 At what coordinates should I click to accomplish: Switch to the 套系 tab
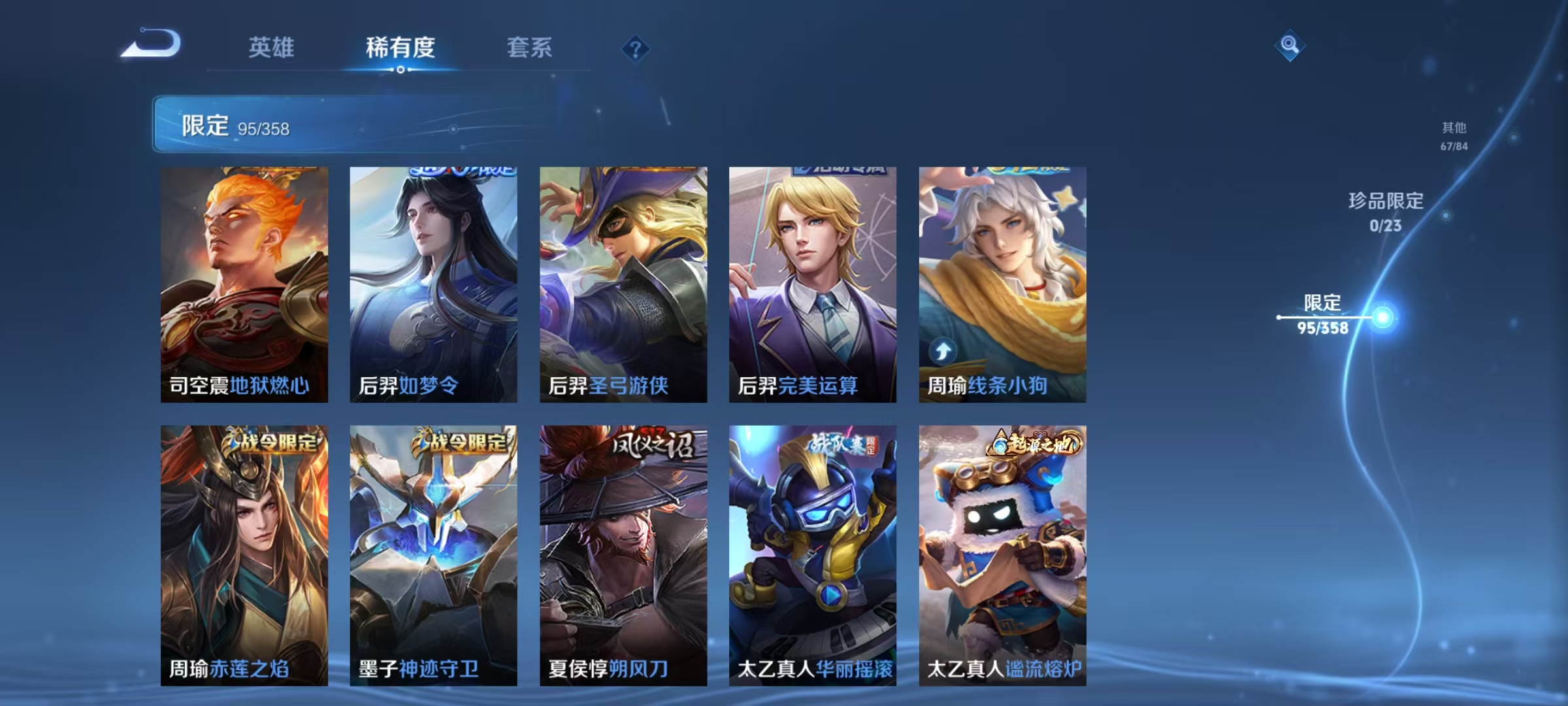pos(531,48)
